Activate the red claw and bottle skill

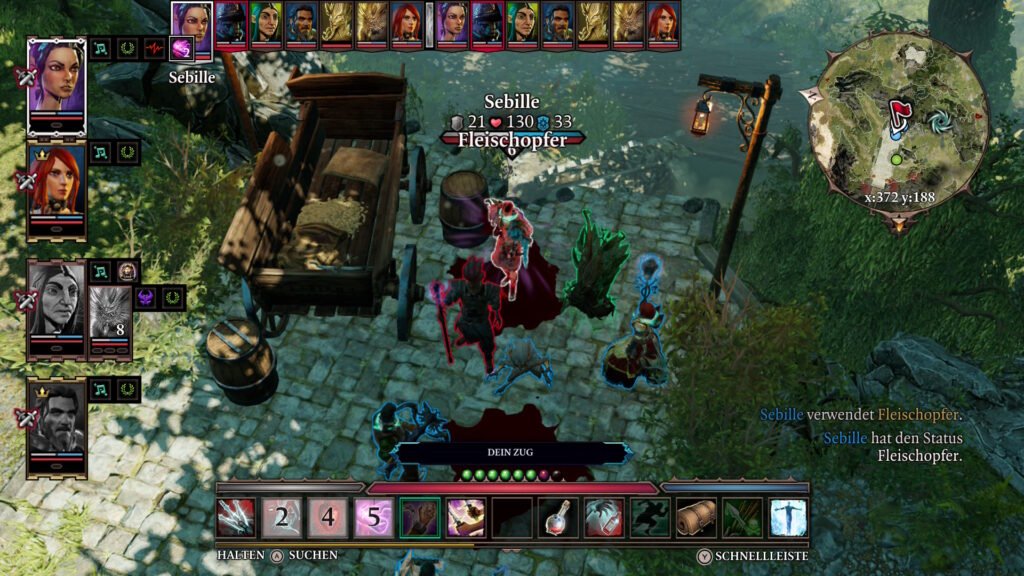pos(604,517)
